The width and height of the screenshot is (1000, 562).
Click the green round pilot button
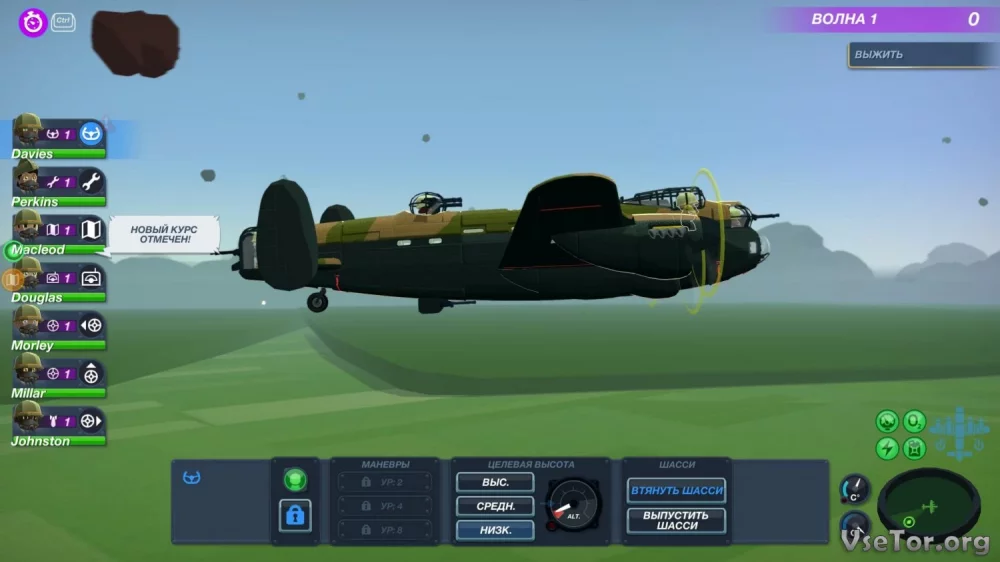coord(295,480)
